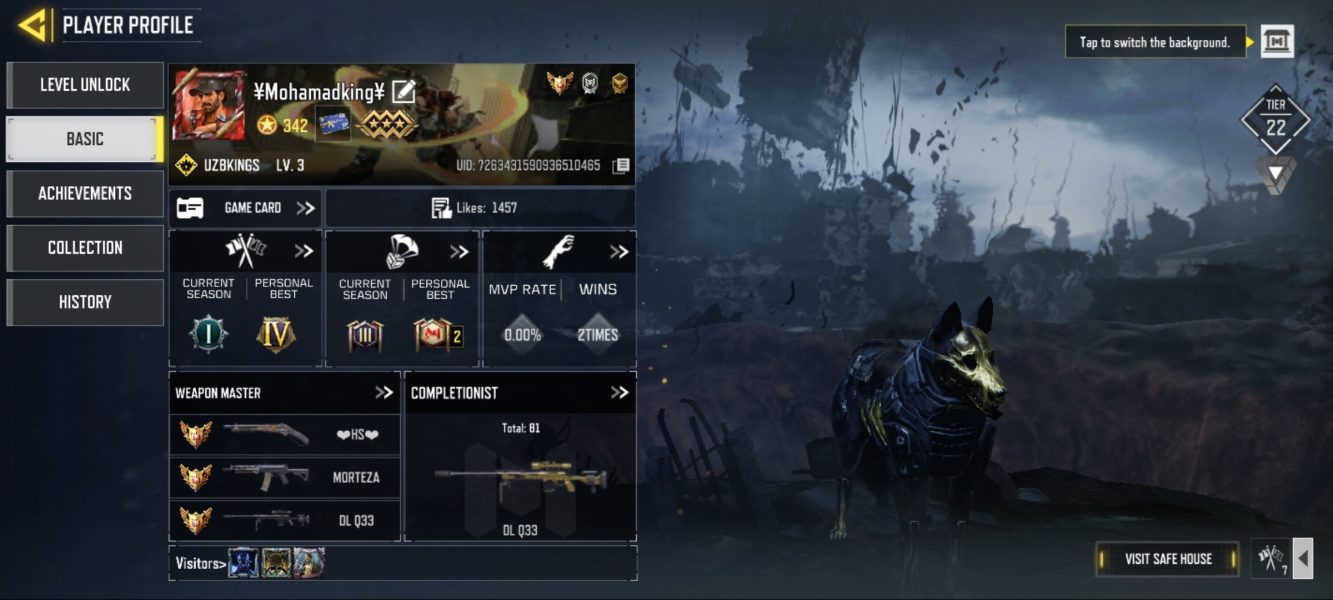Open the Visitors list
Screen dimensions: 1333x600
click(x=198, y=563)
